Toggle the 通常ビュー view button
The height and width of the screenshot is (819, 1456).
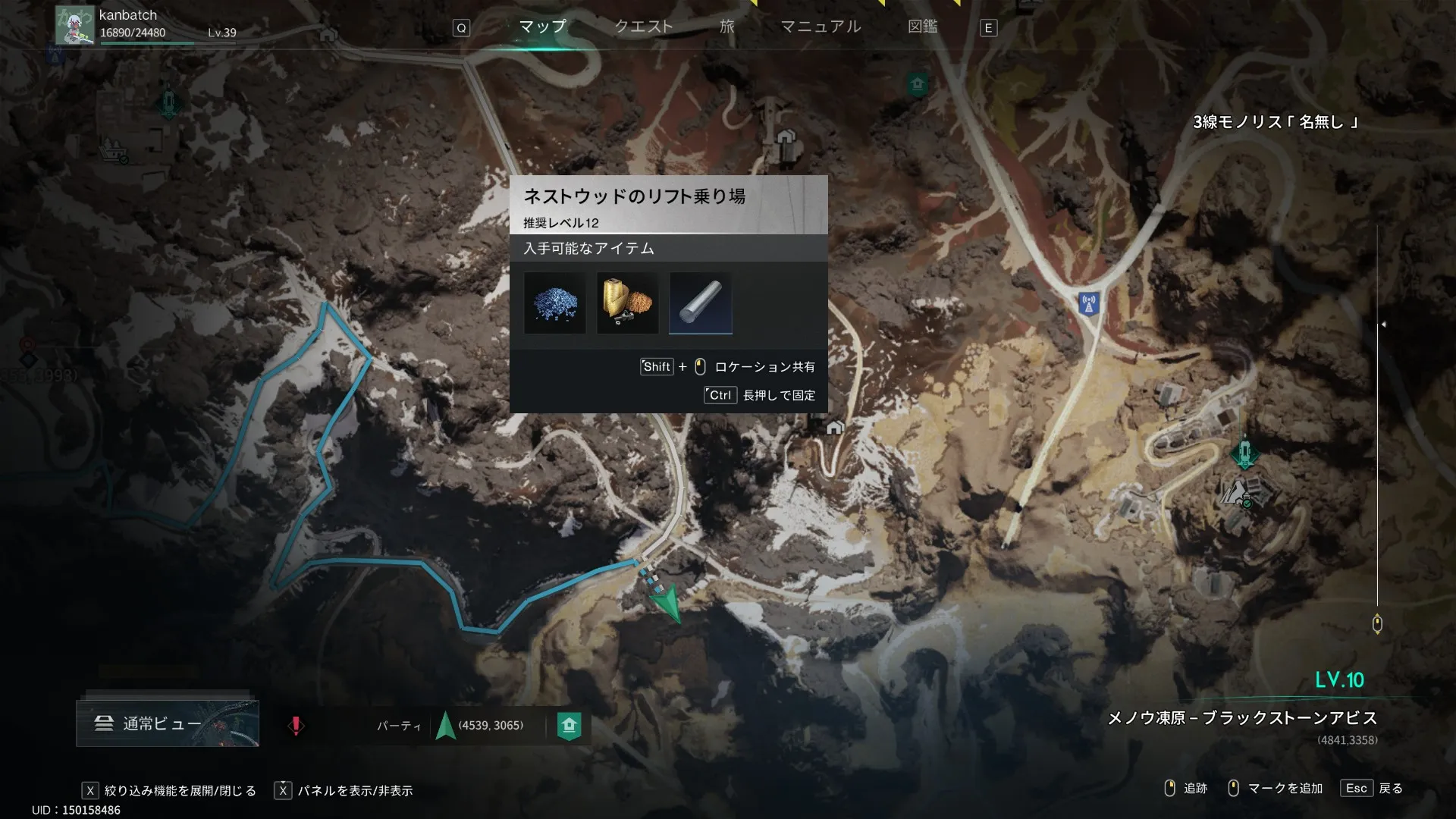[168, 723]
